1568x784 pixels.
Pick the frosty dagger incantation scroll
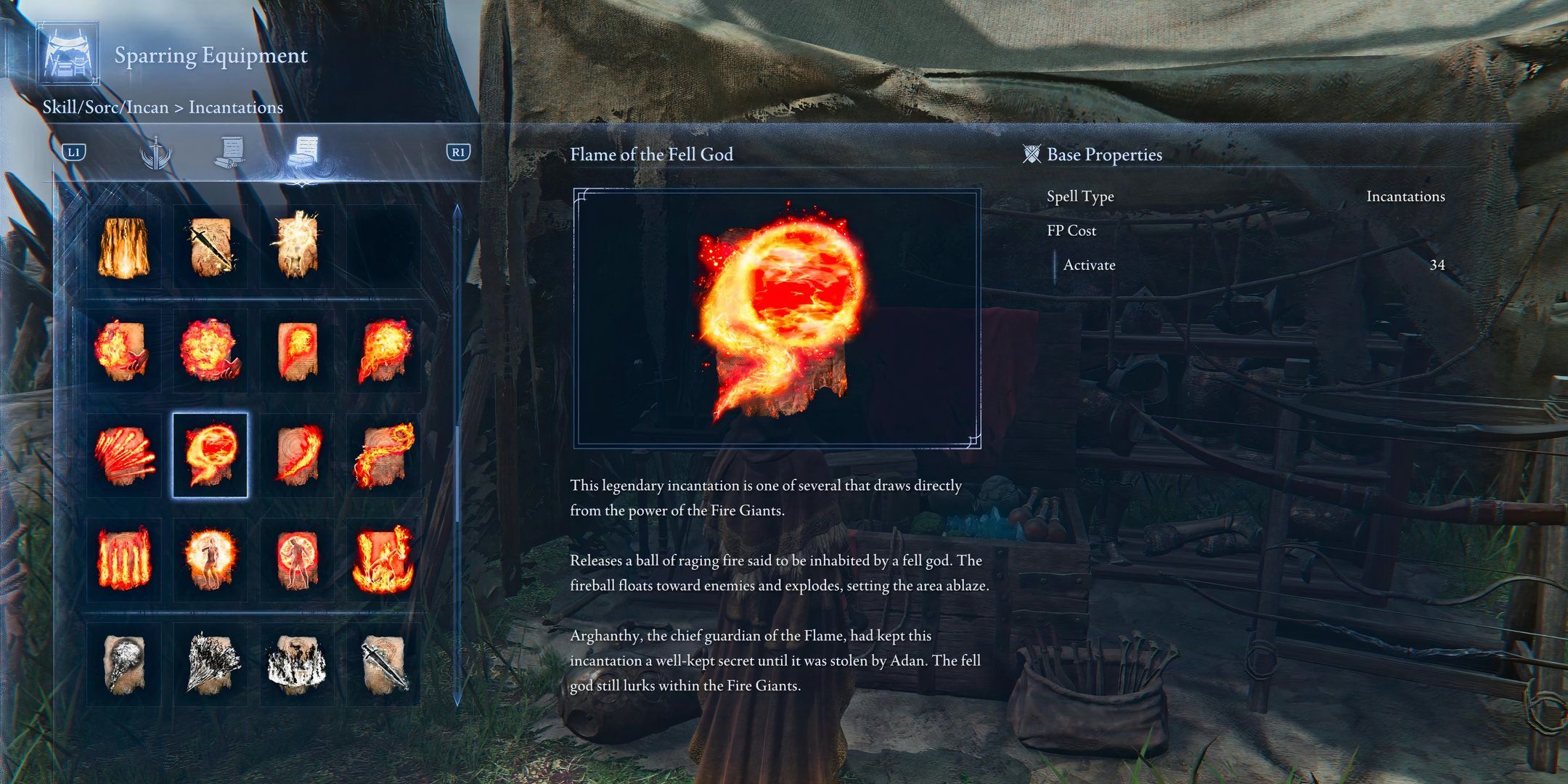click(383, 663)
